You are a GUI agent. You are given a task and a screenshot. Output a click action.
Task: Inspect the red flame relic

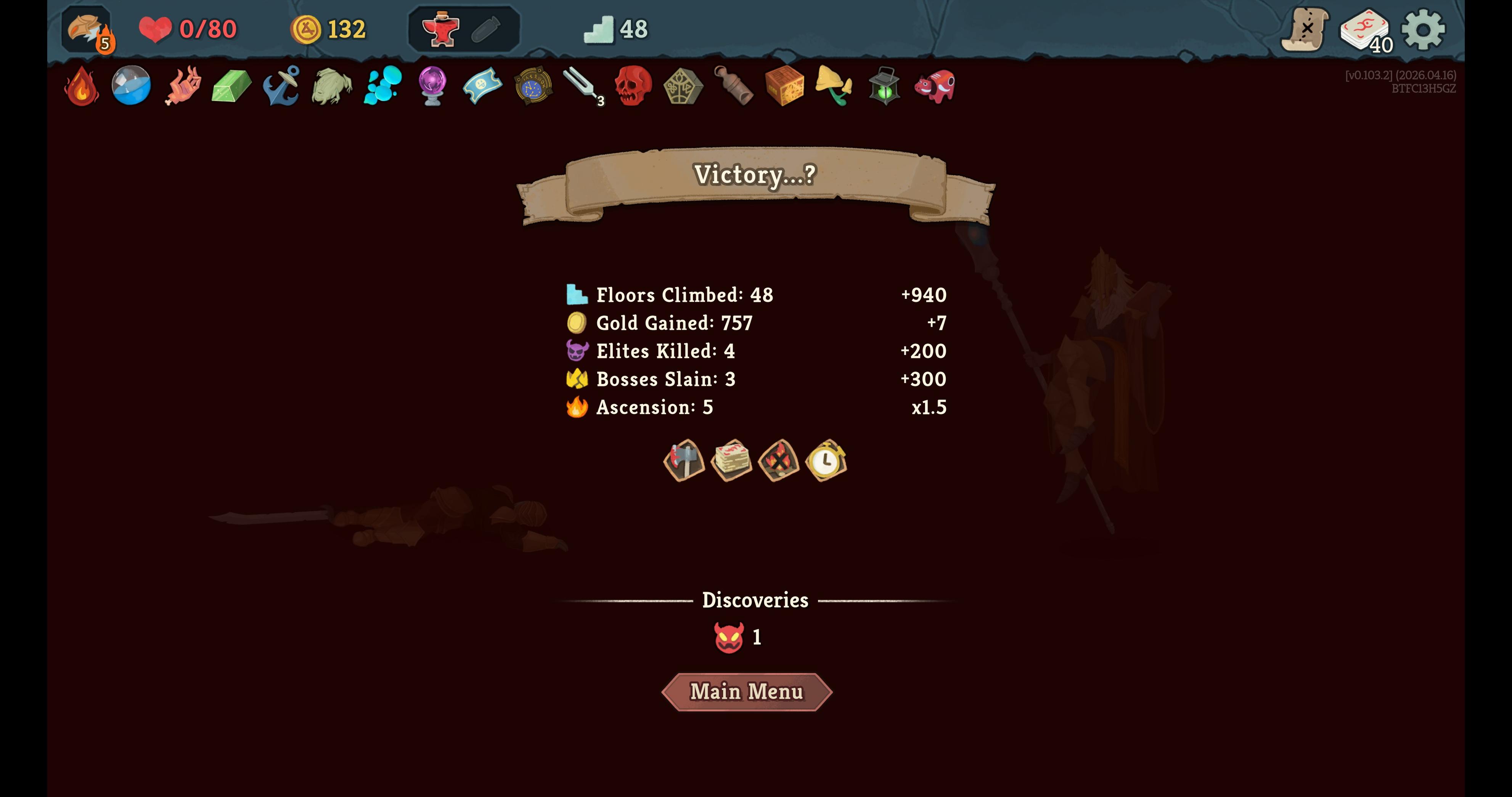82,86
